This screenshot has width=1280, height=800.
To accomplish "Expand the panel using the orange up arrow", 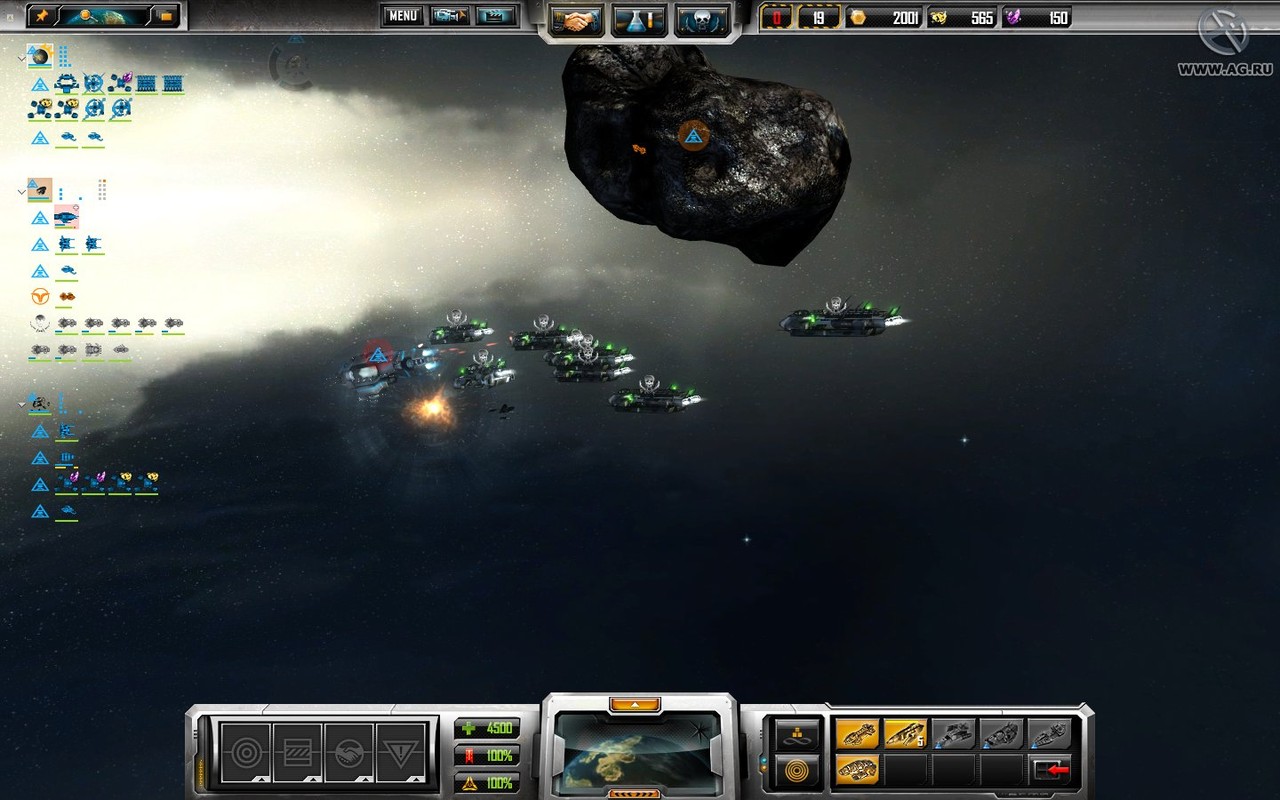I will click(635, 704).
